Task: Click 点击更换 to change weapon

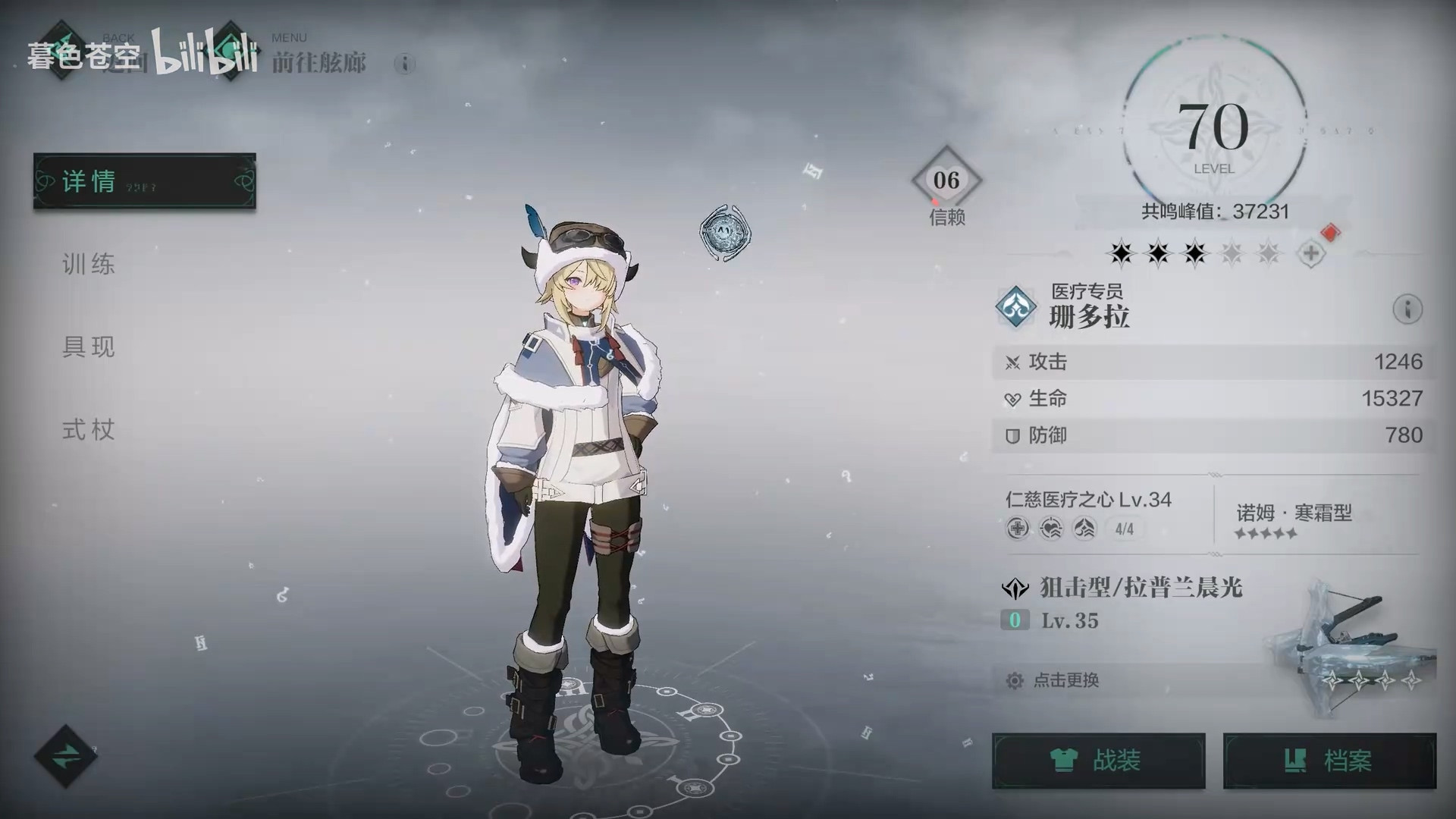Action: (1065, 680)
